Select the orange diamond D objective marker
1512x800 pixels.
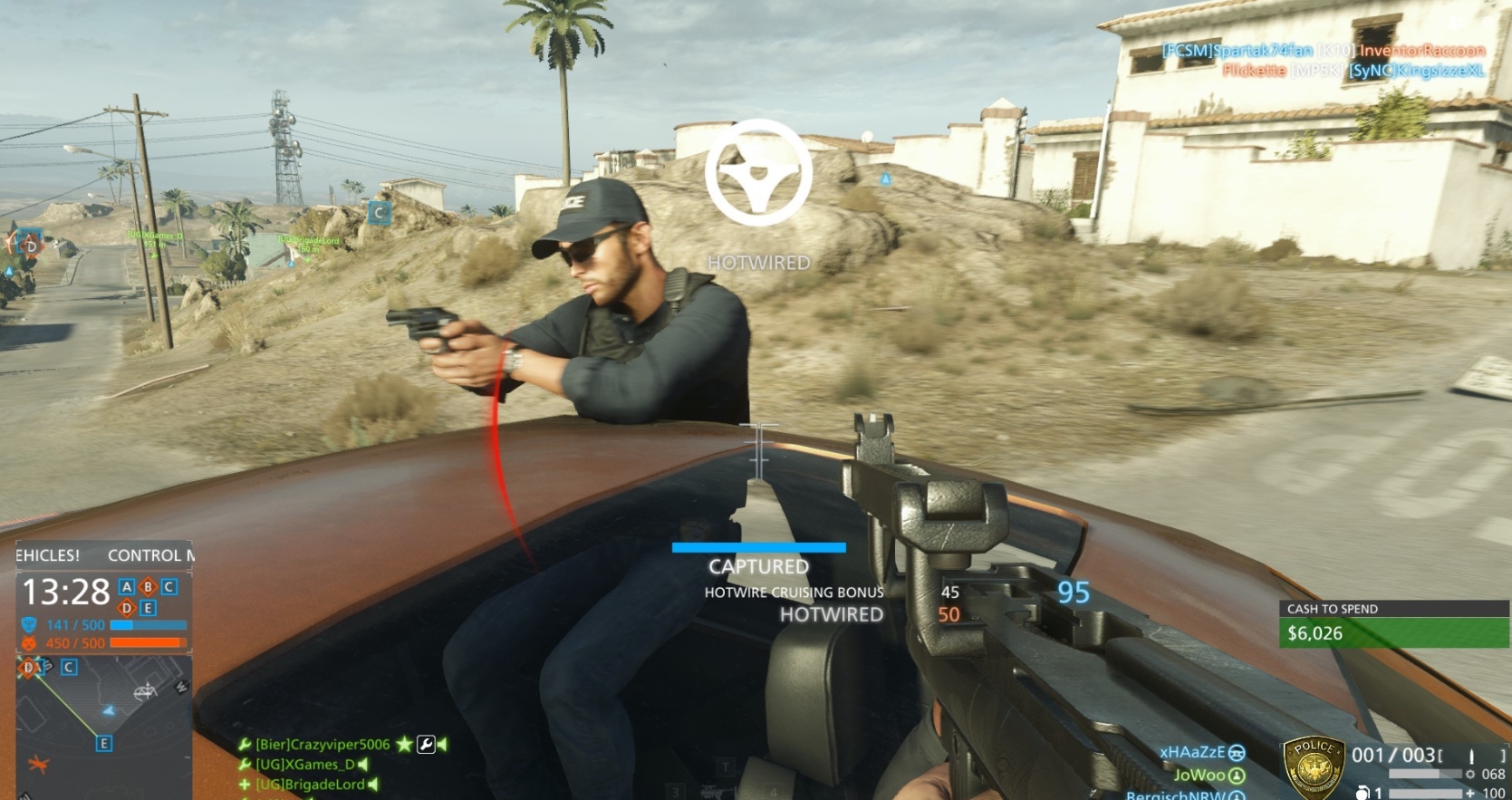pos(127,607)
